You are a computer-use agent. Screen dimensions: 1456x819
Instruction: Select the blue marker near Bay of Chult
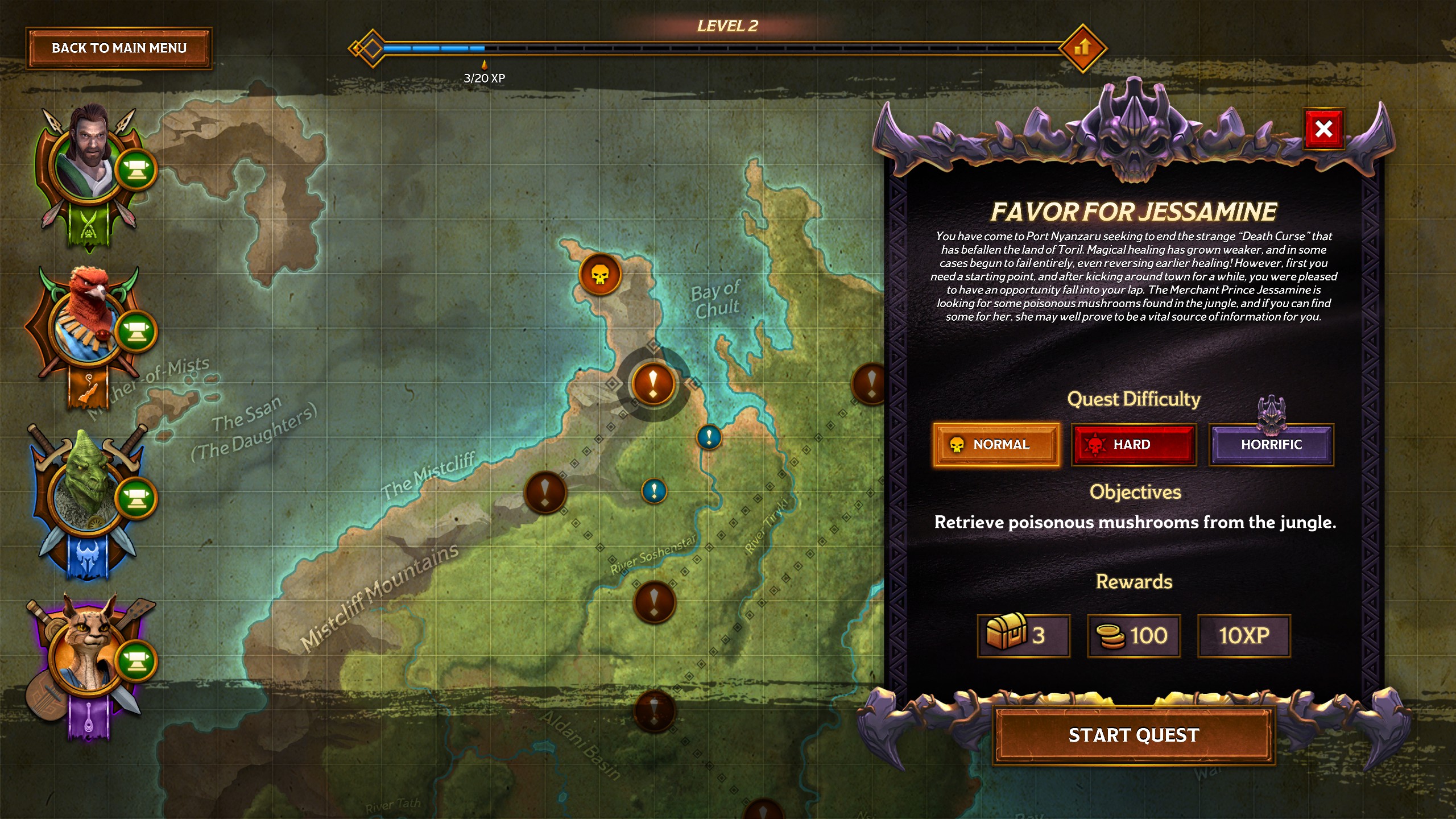point(709,437)
